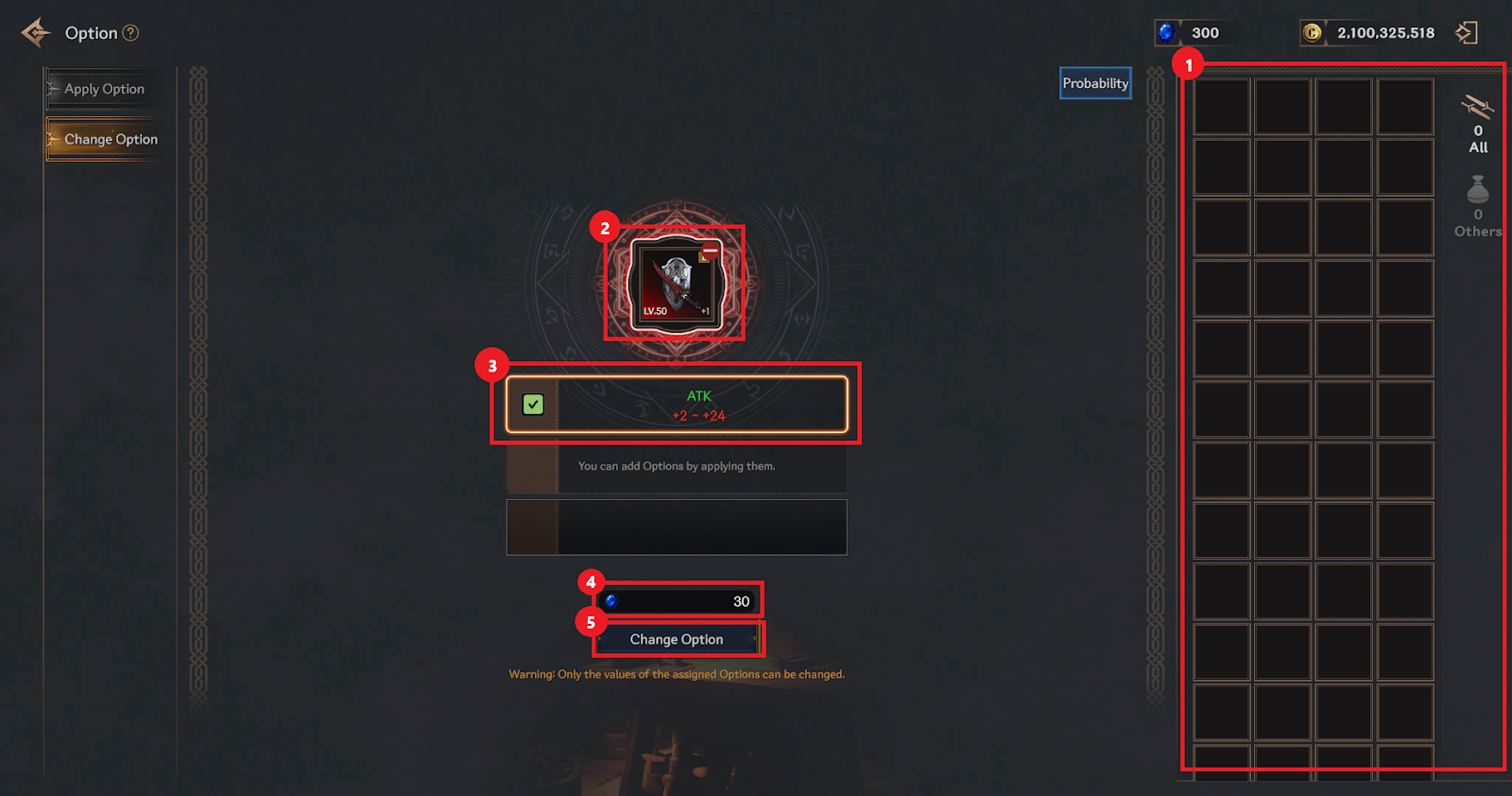Show the Probability information
The width and height of the screenshot is (1512, 796).
[1095, 83]
